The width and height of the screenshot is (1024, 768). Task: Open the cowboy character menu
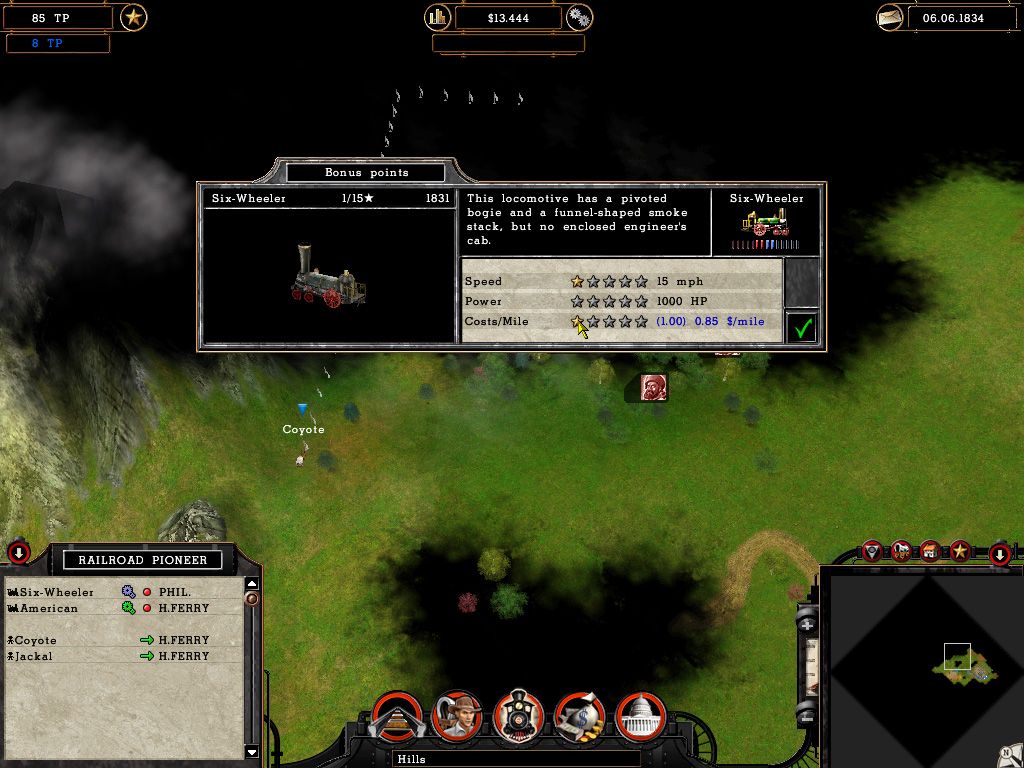click(458, 715)
